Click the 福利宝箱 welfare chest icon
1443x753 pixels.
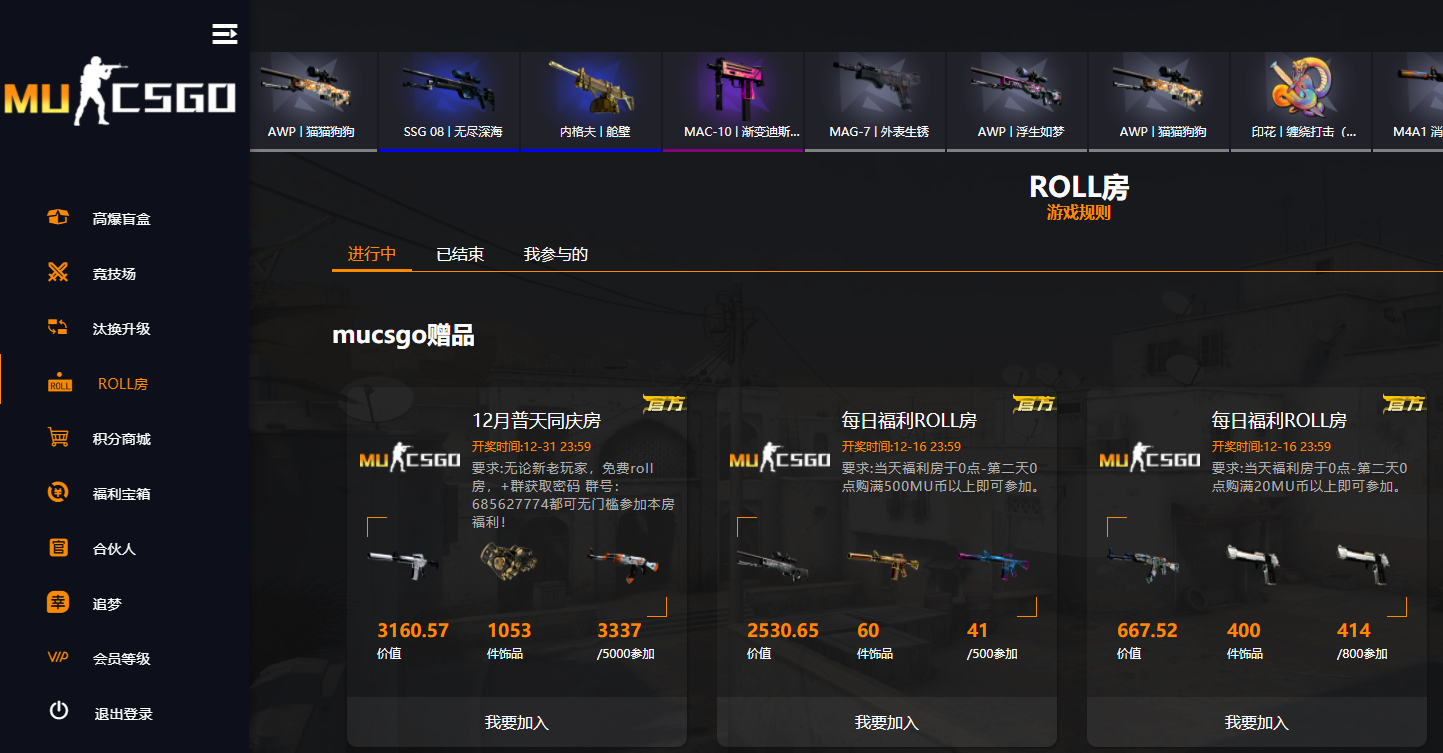pos(57,493)
